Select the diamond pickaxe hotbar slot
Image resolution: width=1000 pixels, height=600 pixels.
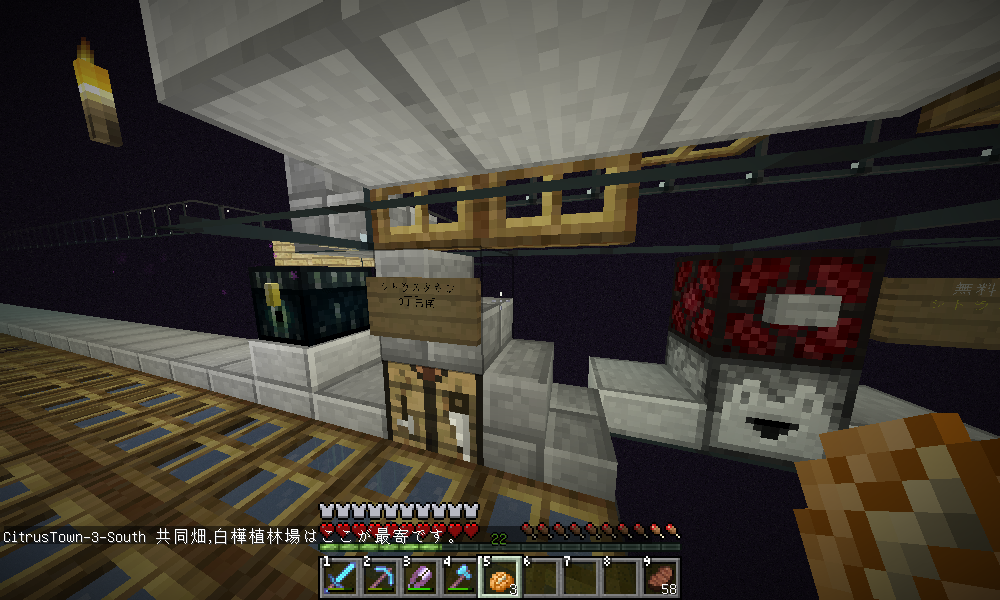coord(379,577)
